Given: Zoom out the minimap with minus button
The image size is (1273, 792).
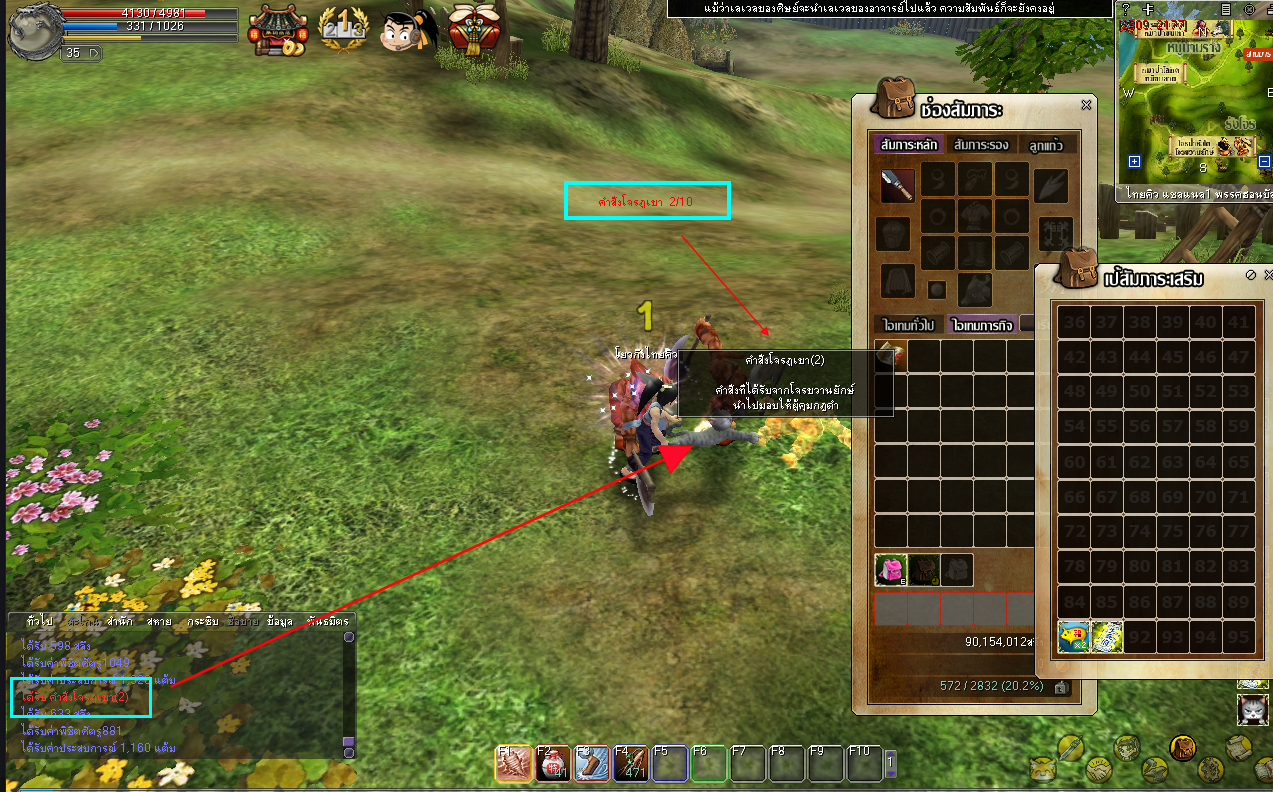Looking at the screenshot, I should point(1264,162).
